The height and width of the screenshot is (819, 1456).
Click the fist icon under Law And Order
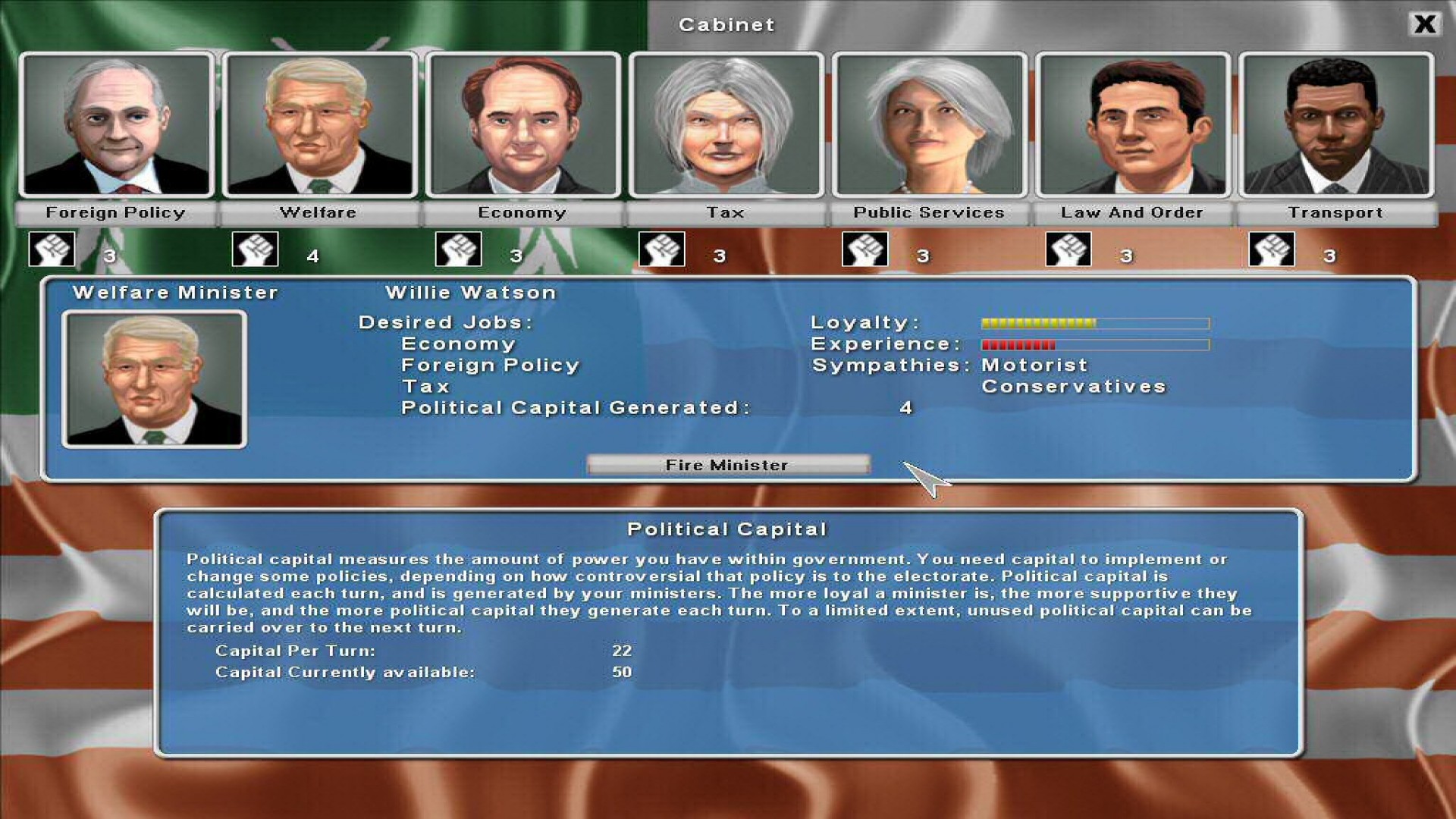pyautogui.click(x=1069, y=248)
